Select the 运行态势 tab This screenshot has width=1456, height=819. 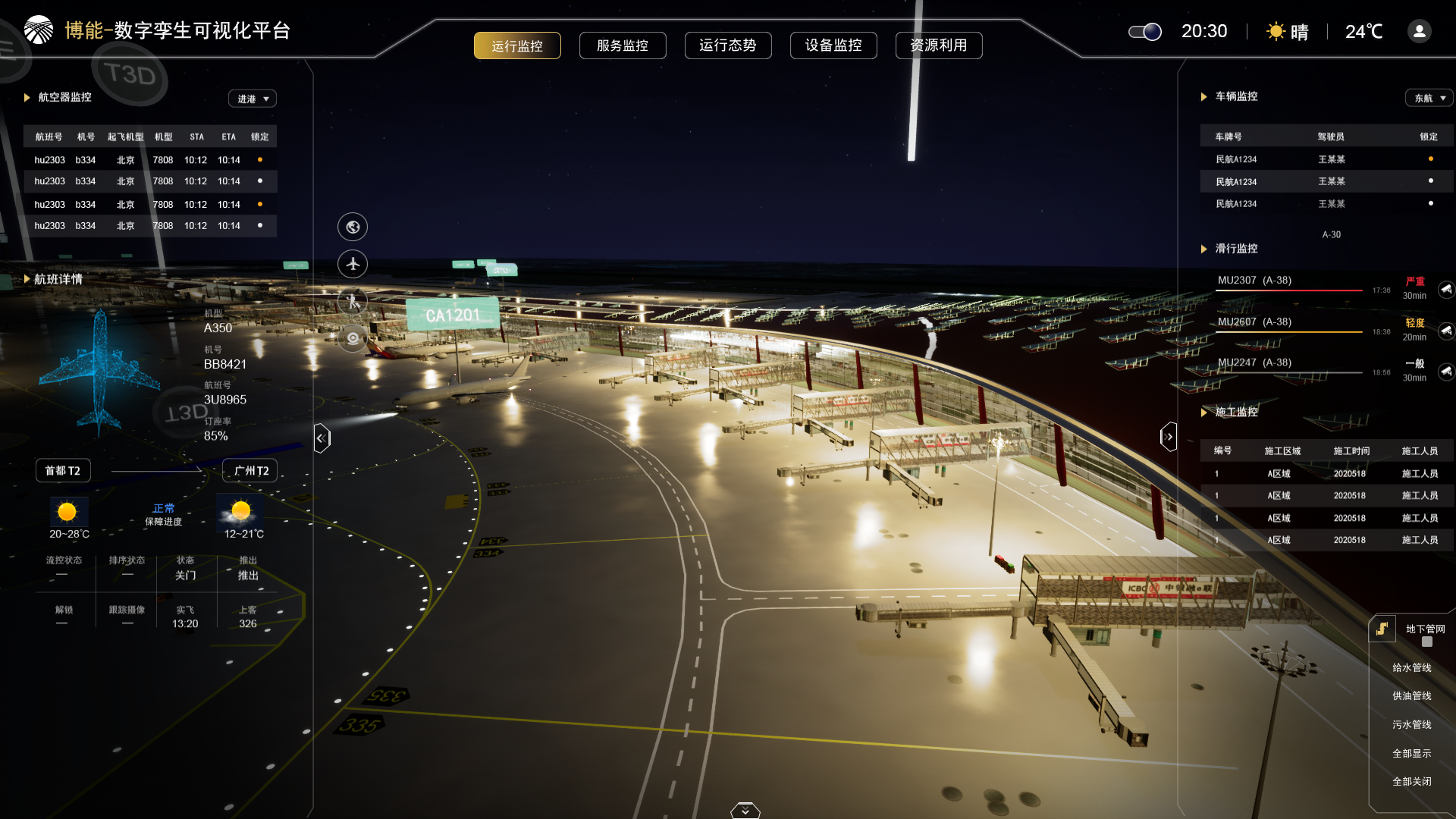point(728,45)
